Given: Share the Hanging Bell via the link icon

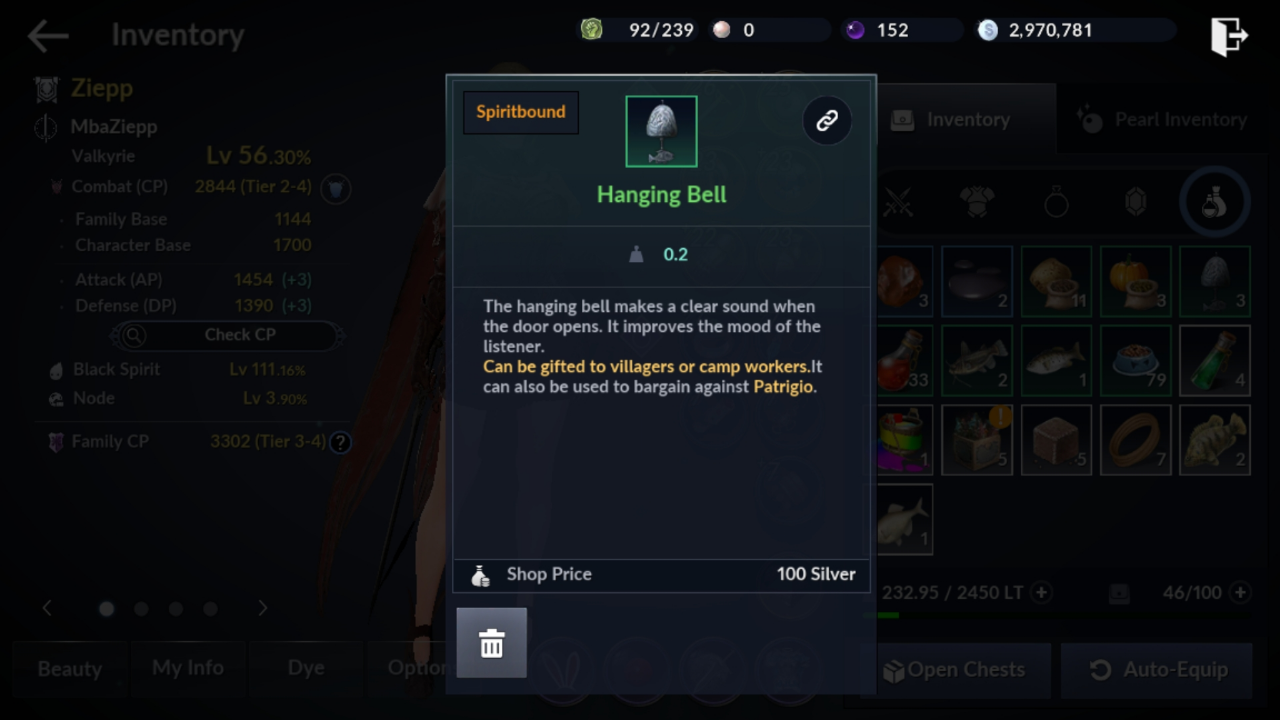Looking at the screenshot, I should coord(827,121).
